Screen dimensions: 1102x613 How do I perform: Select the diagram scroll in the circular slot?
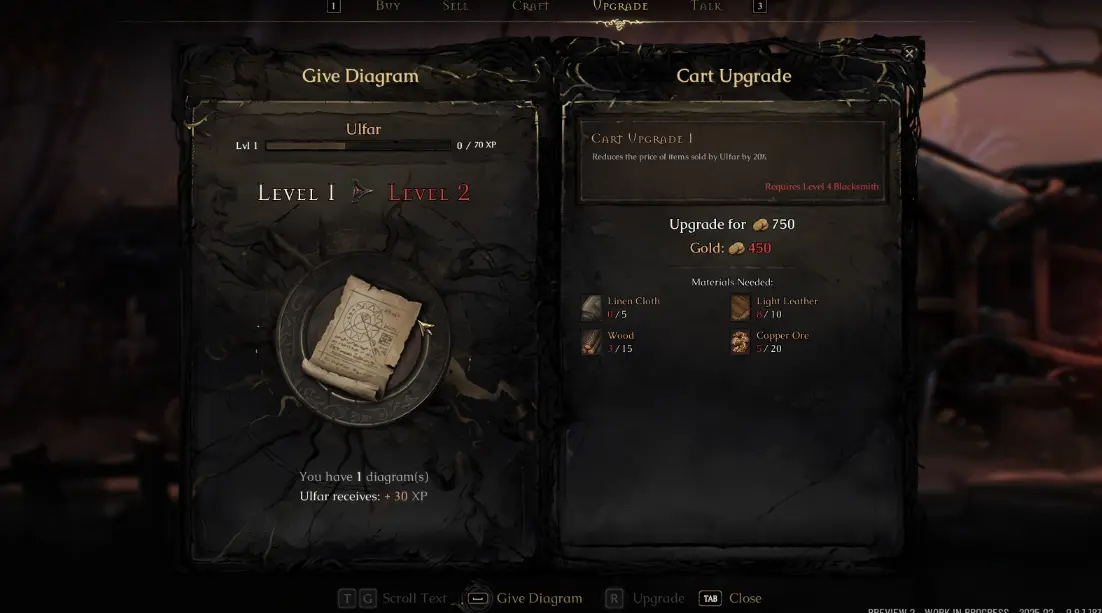pos(363,338)
